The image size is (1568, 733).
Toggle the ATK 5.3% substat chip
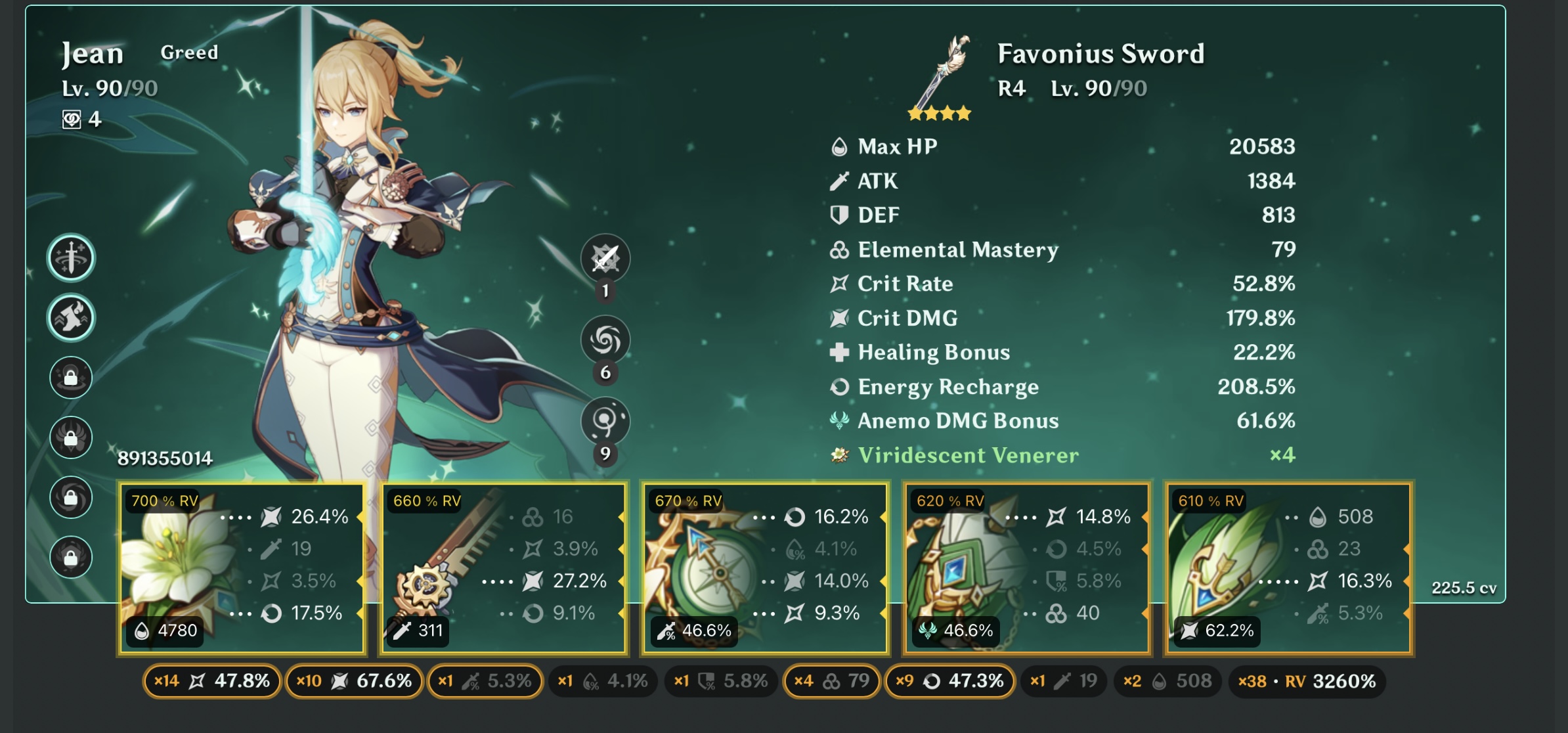[485, 681]
